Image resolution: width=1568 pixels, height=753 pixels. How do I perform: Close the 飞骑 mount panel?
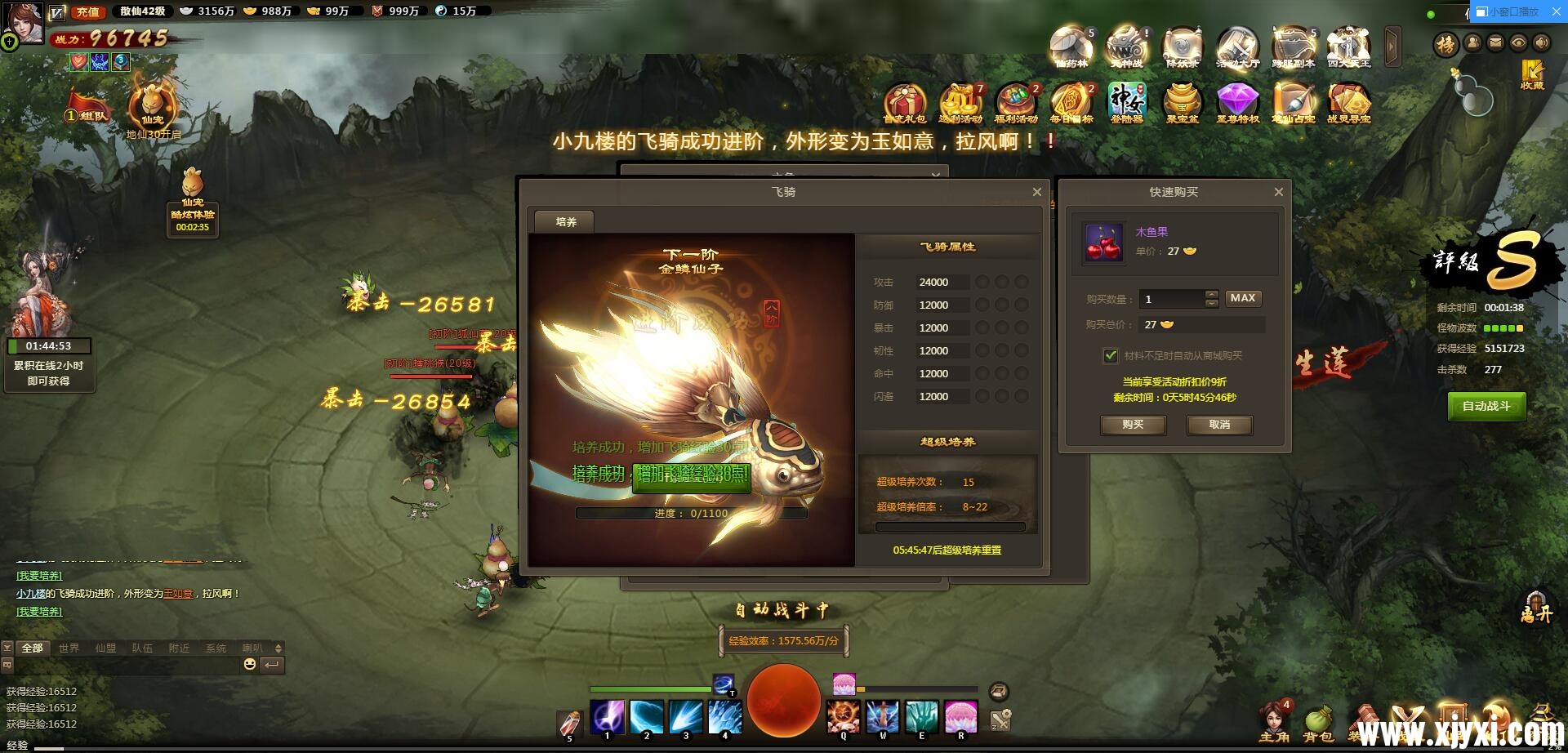coord(1037,192)
